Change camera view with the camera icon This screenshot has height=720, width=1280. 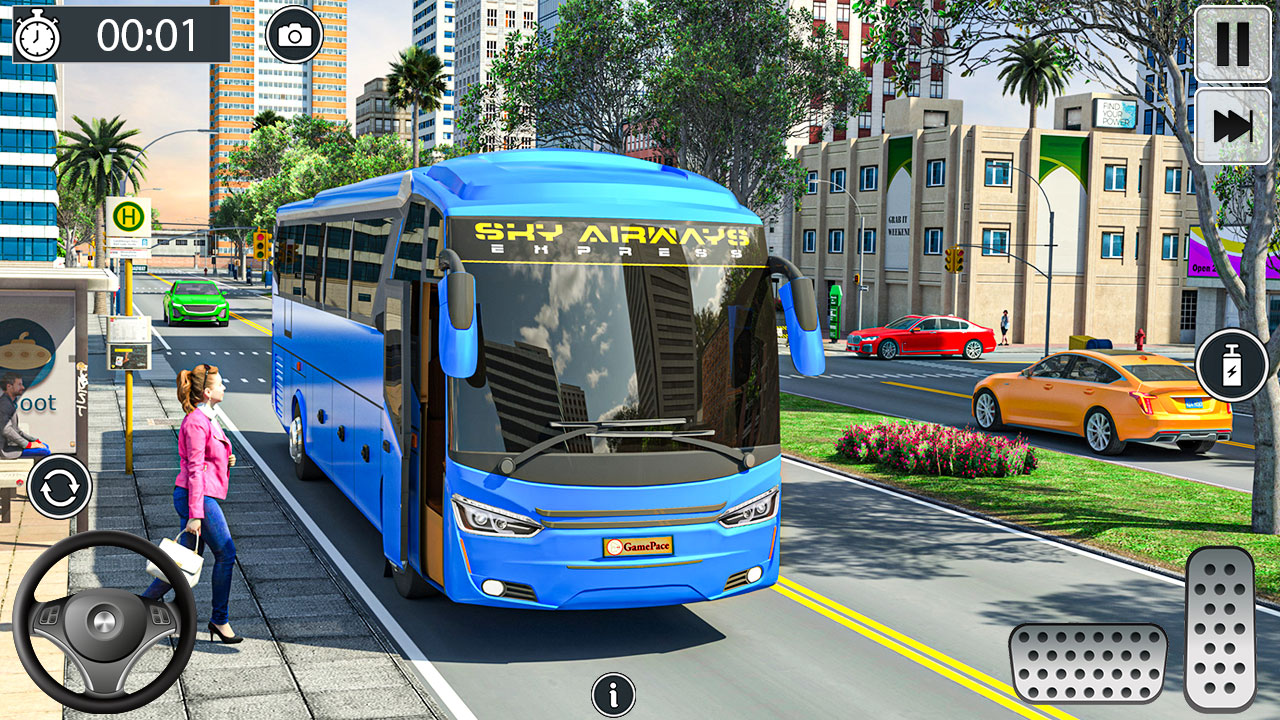(294, 32)
